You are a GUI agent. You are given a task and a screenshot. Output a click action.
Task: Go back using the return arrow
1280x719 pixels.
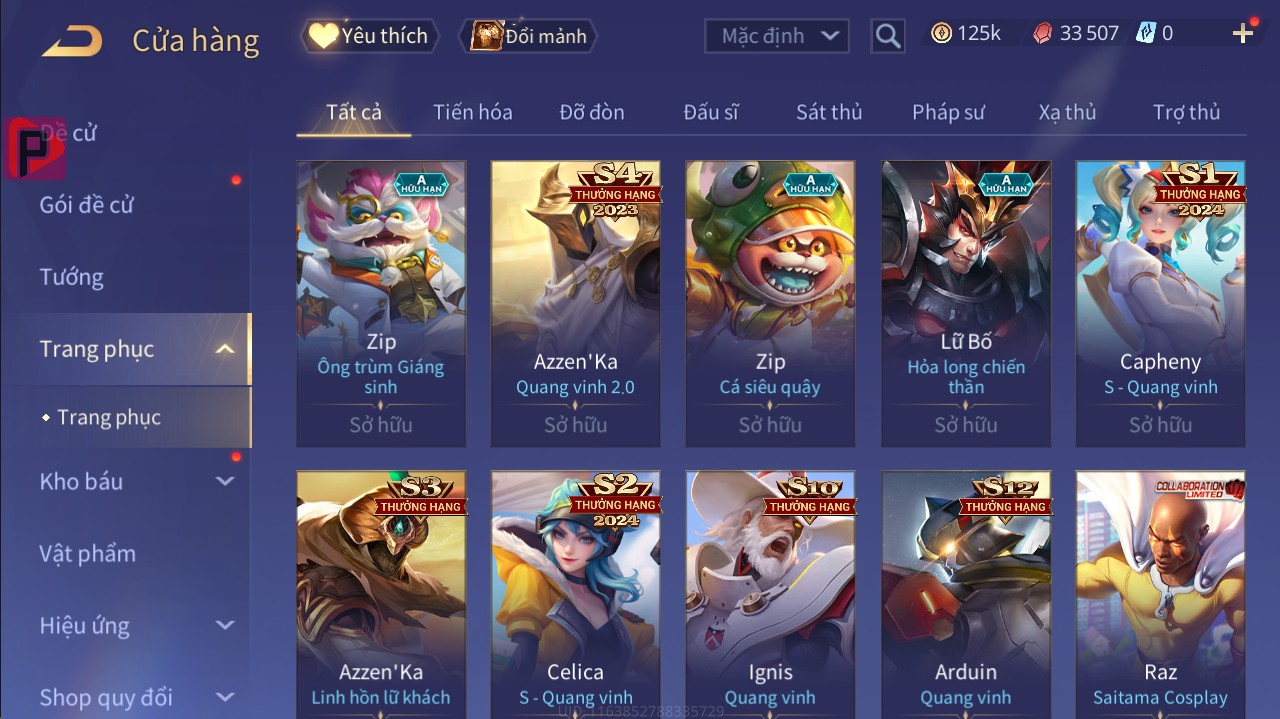pyautogui.click(x=72, y=40)
